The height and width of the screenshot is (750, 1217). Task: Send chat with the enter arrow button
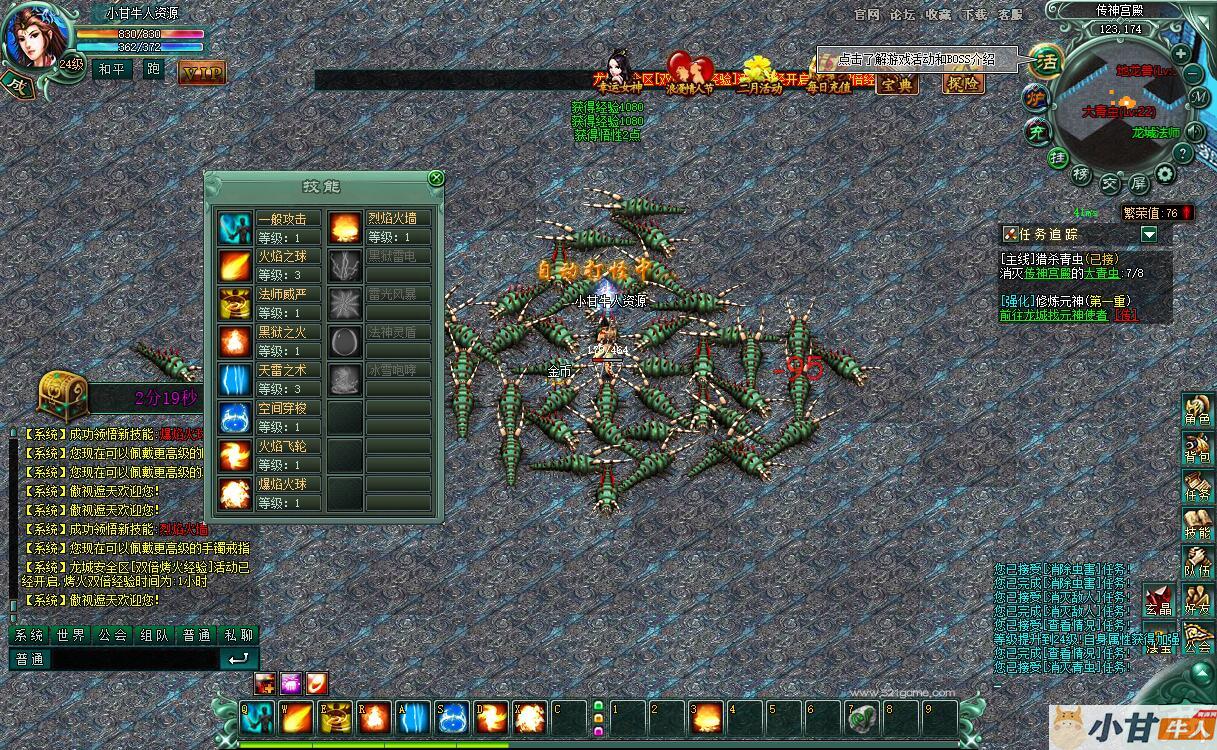[239, 659]
